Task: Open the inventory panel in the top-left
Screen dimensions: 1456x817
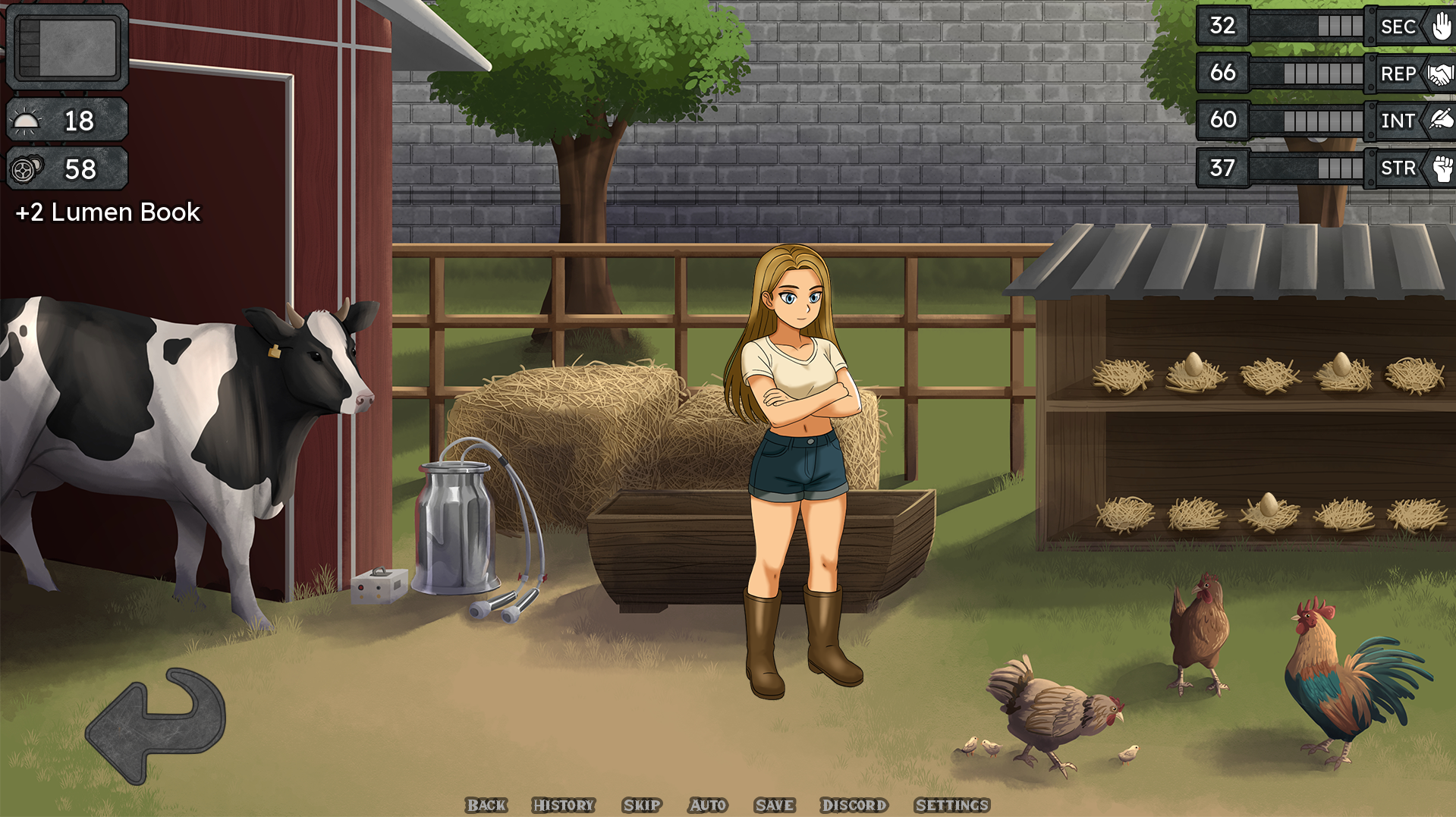Action: tap(67, 47)
